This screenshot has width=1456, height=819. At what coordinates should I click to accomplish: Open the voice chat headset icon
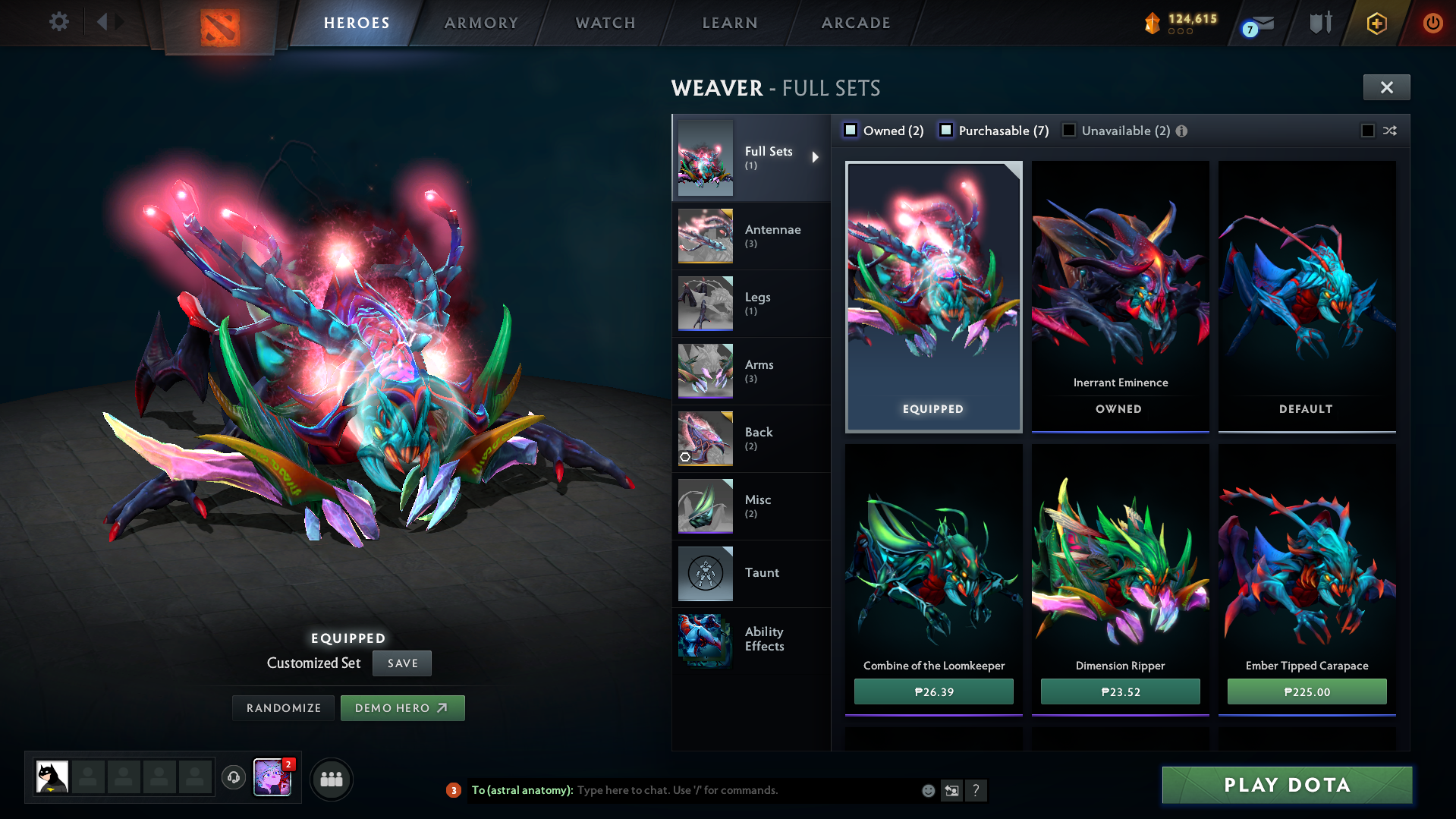[x=234, y=779]
